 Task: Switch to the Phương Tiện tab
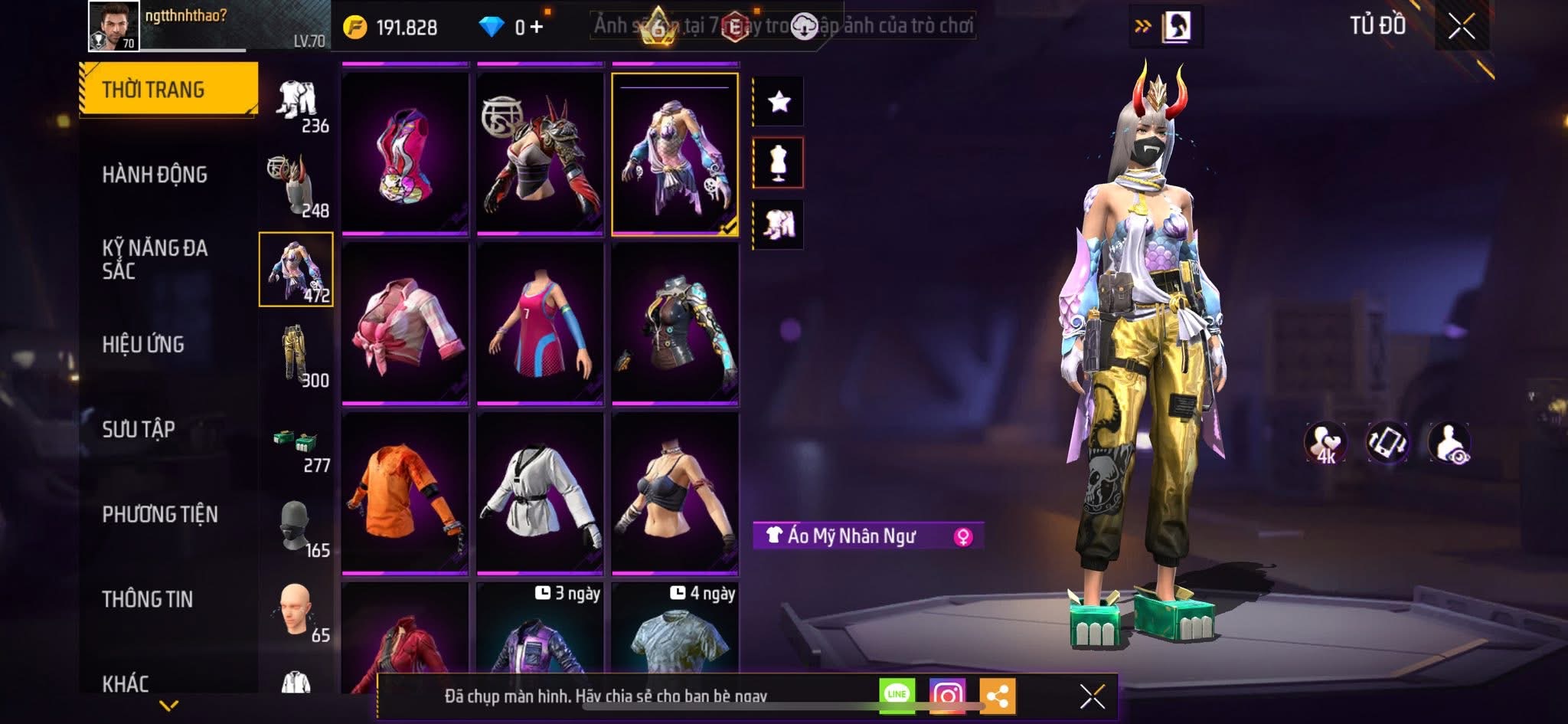point(160,514)
